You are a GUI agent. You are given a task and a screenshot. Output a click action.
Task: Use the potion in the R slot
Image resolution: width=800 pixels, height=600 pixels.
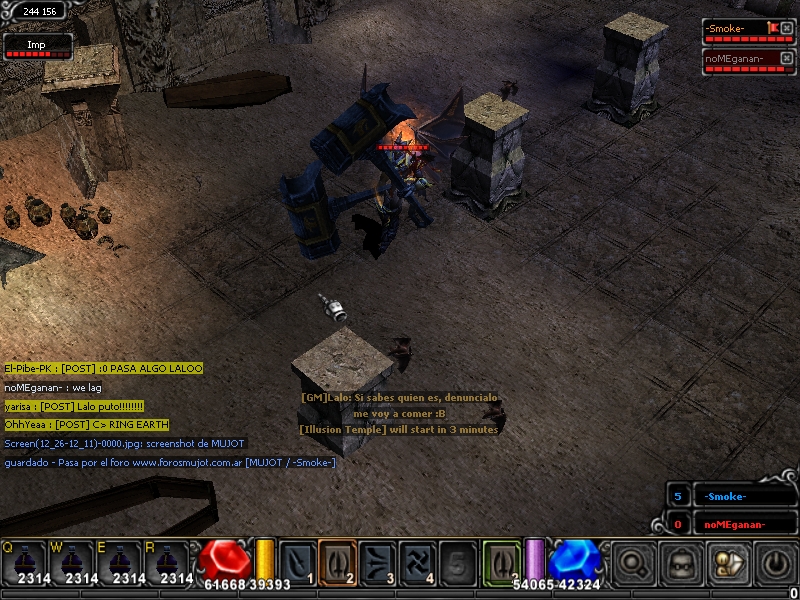click(167, 561)
